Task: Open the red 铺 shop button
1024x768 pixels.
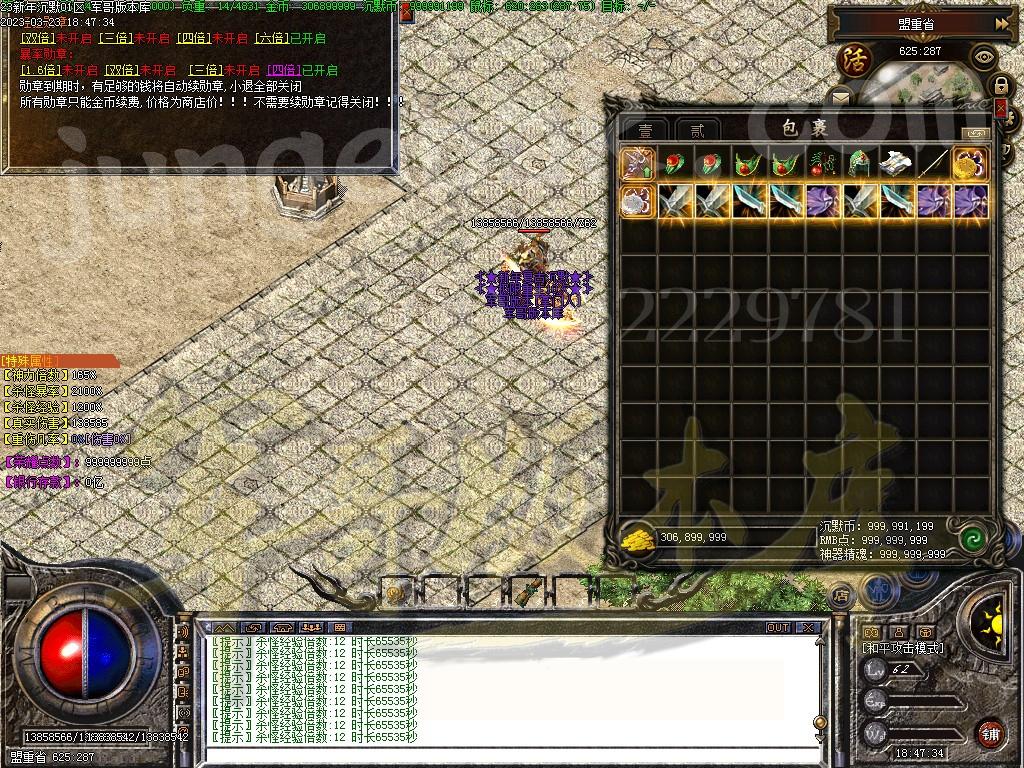Action: (989, 734)
